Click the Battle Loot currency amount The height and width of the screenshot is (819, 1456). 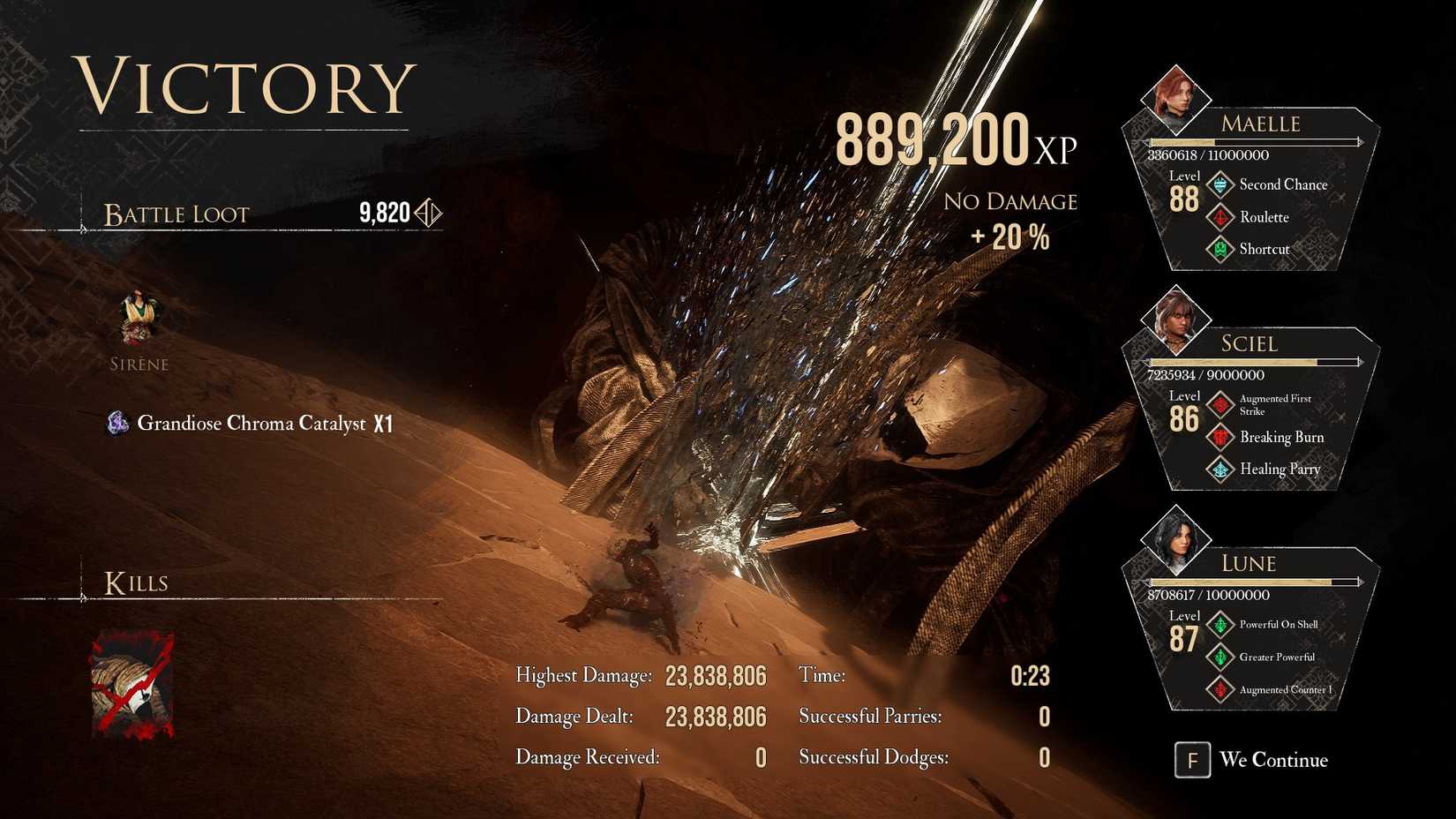[x=383, y=214]
